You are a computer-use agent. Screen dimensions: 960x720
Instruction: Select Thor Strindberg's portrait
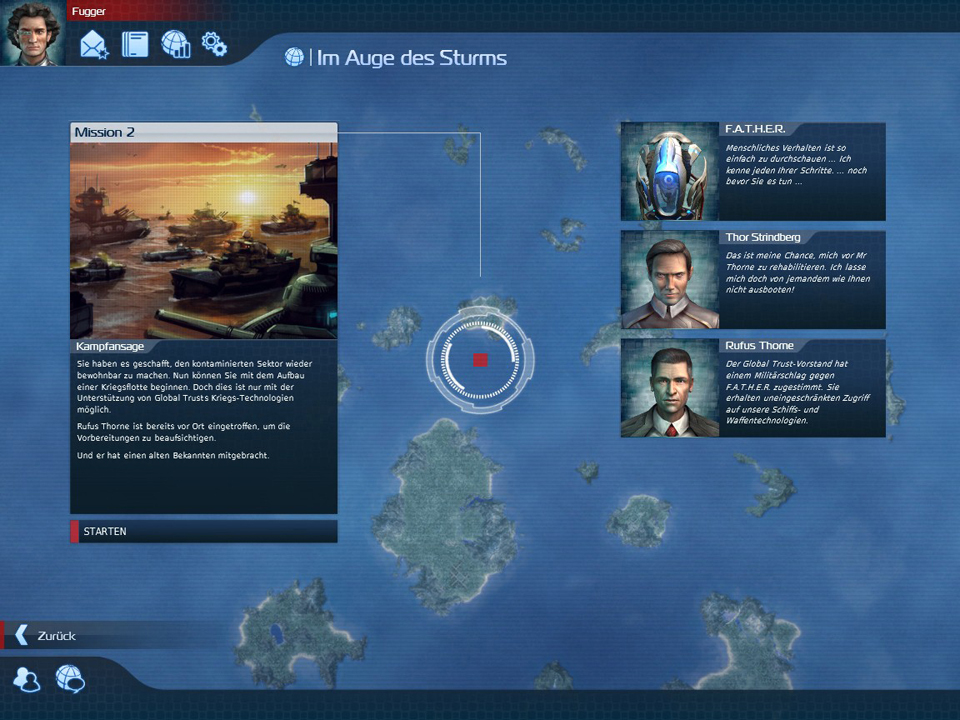click(x=670, y=280)
